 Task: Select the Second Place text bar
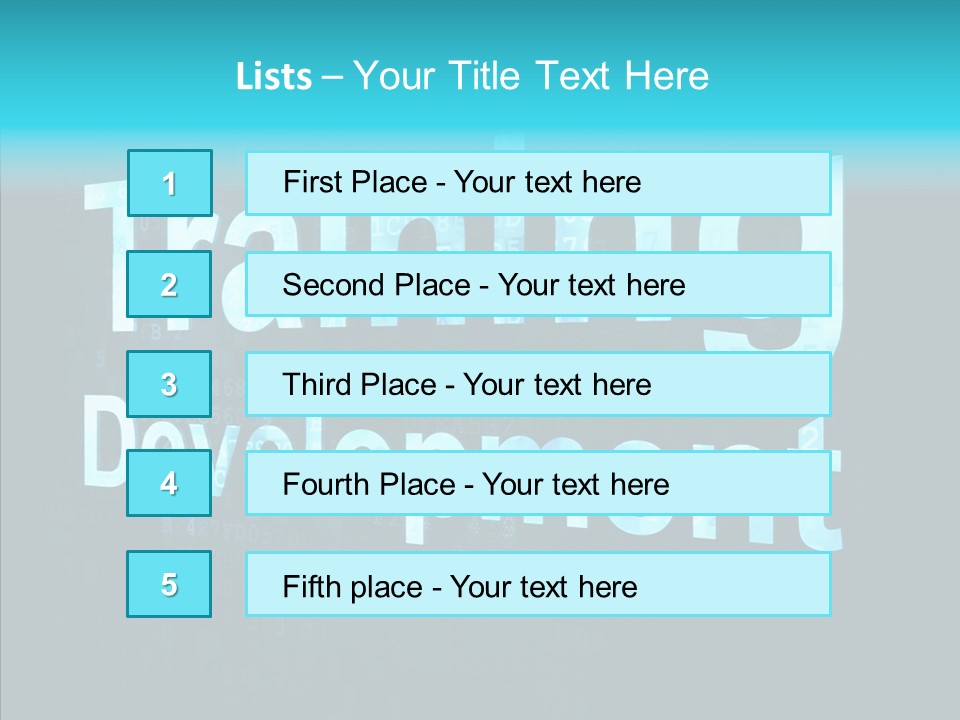[x=538, y=284]
